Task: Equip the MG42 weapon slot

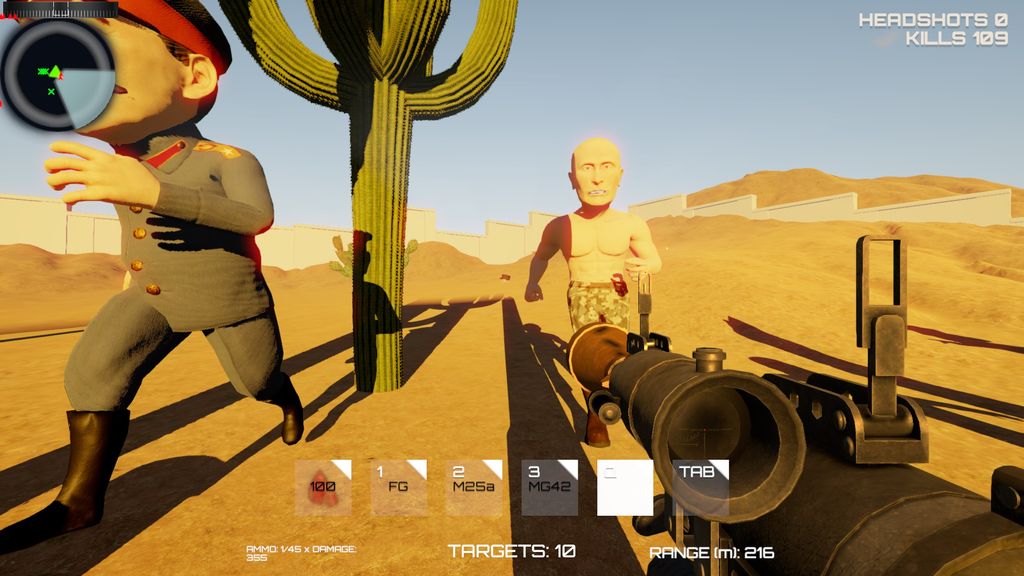Action: 550,487
